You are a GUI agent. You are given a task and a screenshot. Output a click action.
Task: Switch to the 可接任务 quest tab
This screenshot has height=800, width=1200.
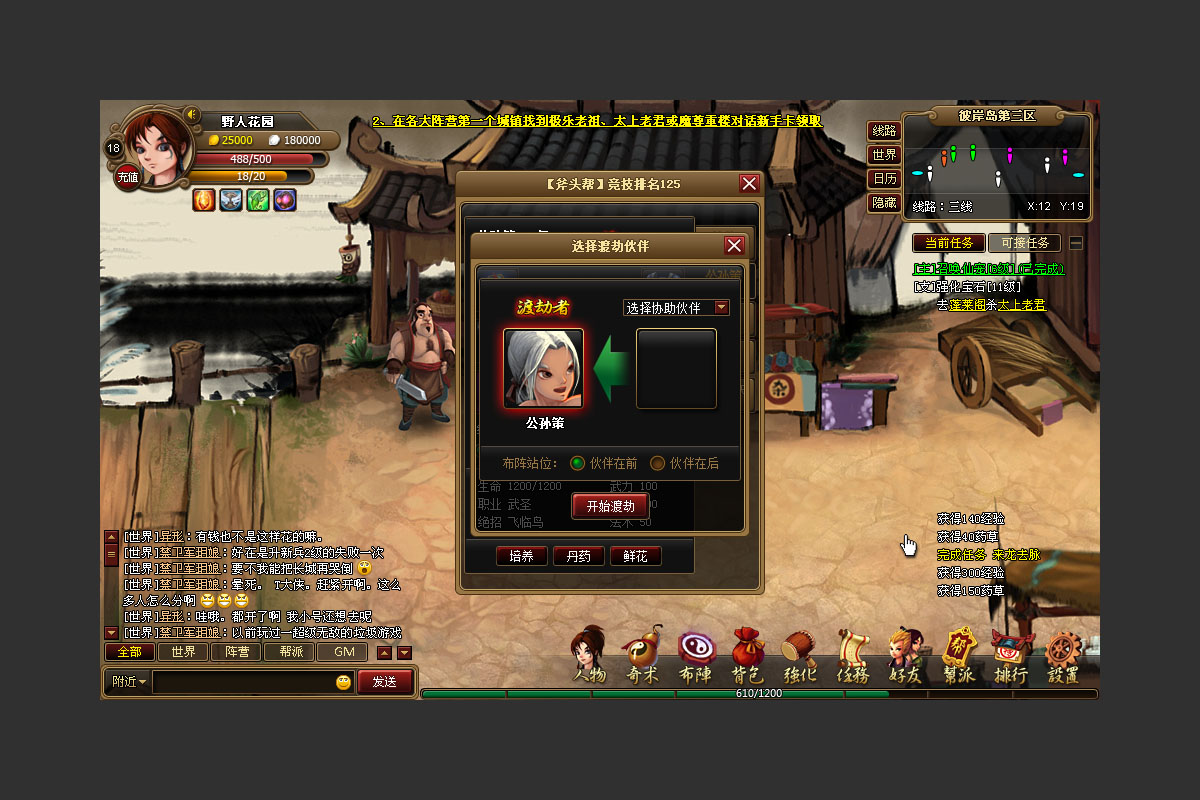click(1023, 243)
